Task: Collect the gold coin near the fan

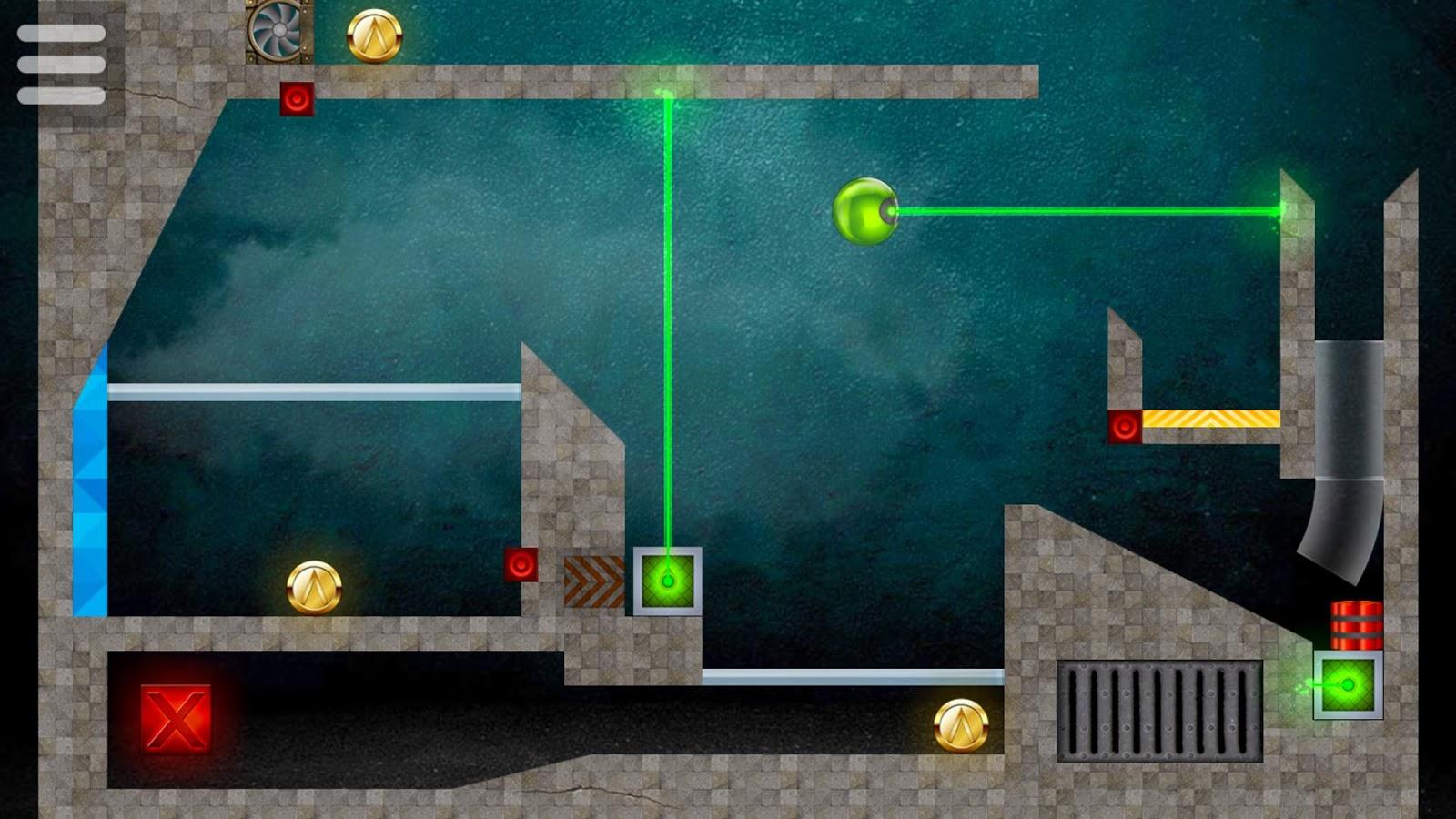Action: 375,35
